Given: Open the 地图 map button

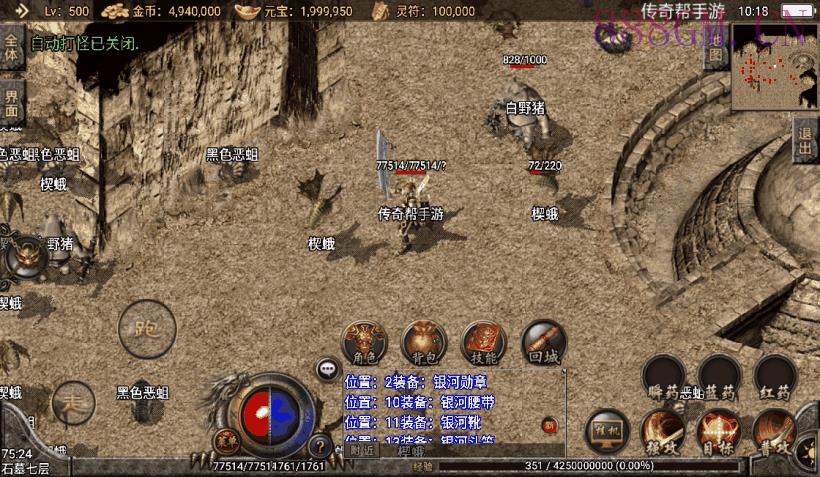Looking at the screenshot, I should pos(715,56).
